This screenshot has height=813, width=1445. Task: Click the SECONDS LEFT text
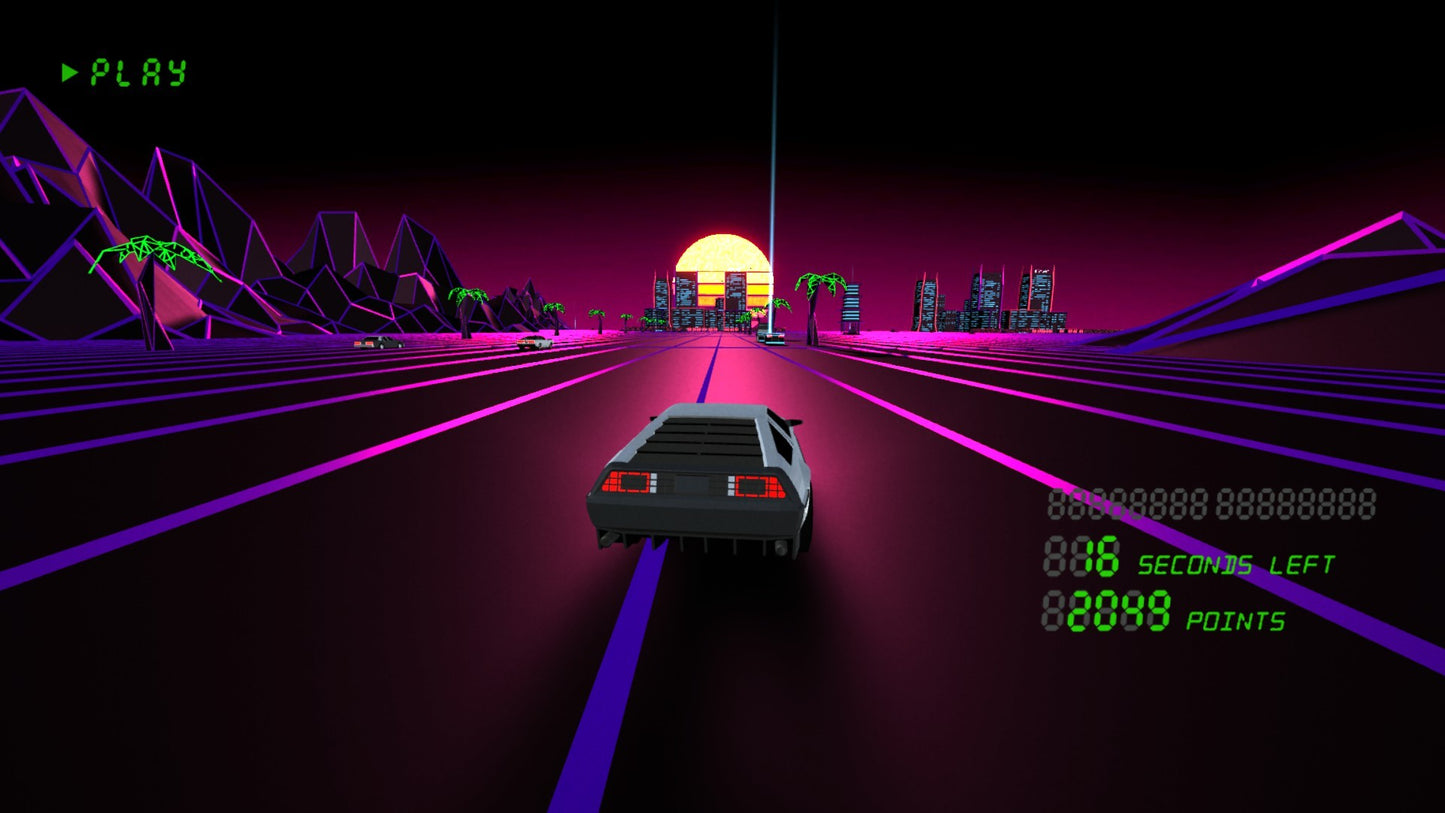pyautogui.click(x=1235, y=563)
